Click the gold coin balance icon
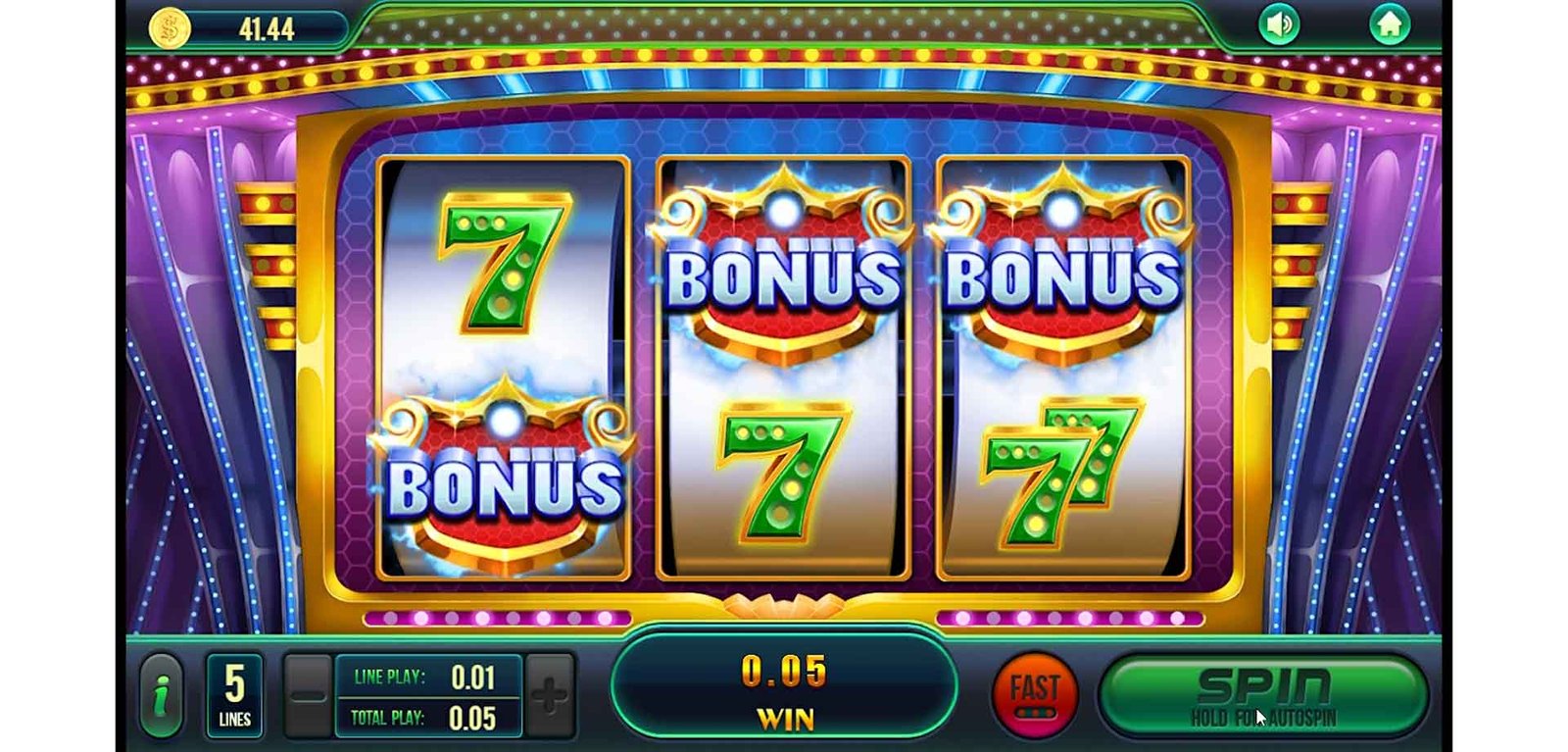The height and width of the screenshot is (752, 1568). [170, 28]
